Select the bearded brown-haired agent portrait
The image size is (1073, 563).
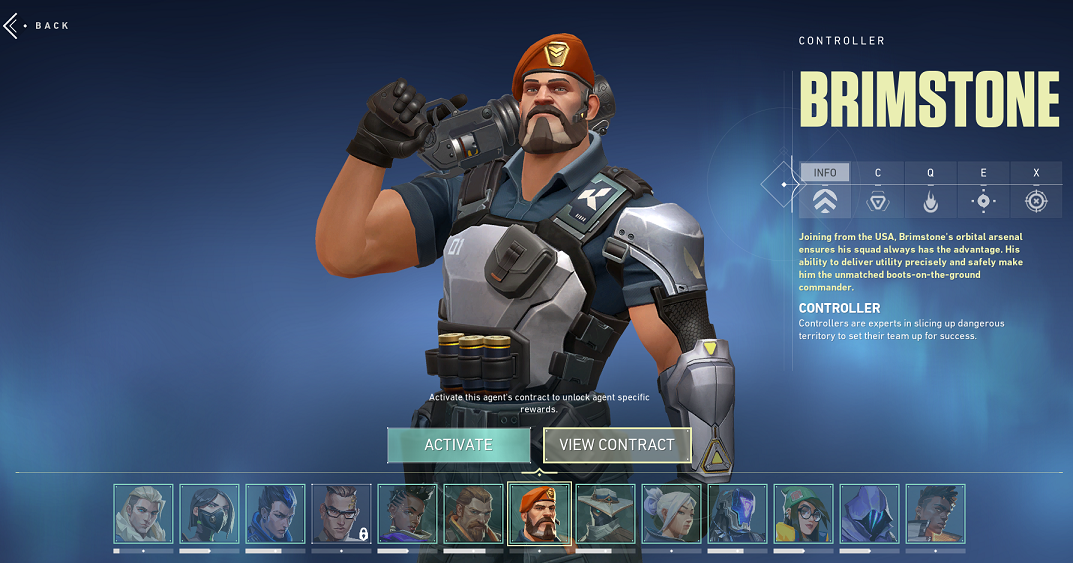pyautogui.click(x=473, y=513)
